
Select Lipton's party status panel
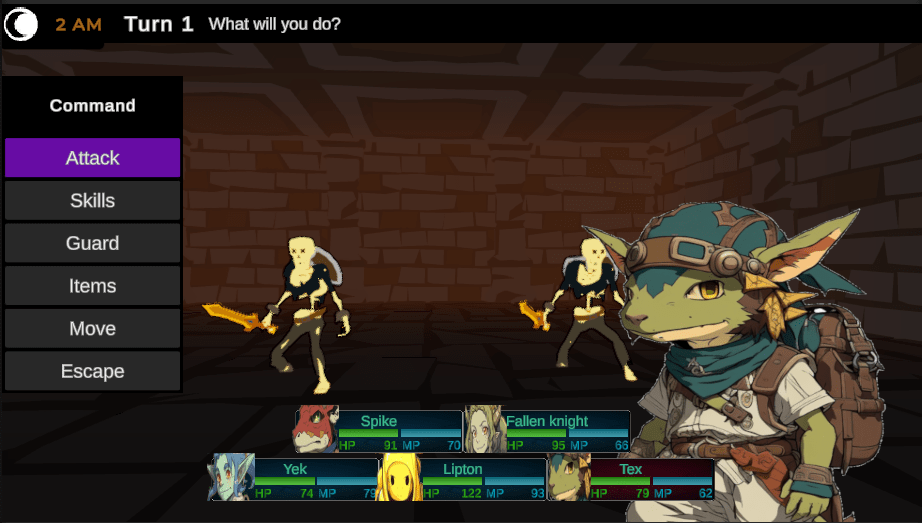tap(462, 478)
